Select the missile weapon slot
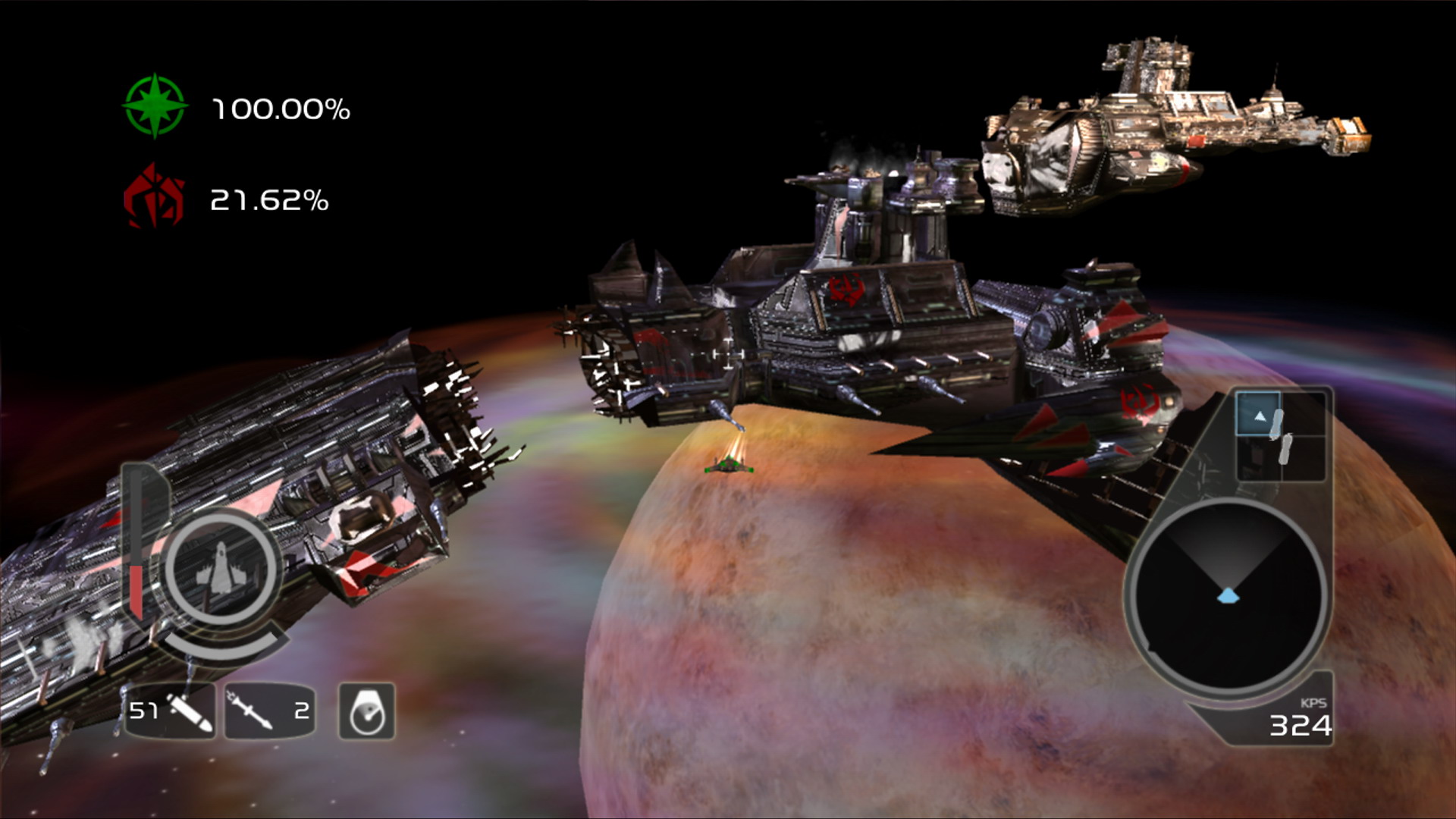Viewport: 1456px width, 819px height. coord(269,711)
